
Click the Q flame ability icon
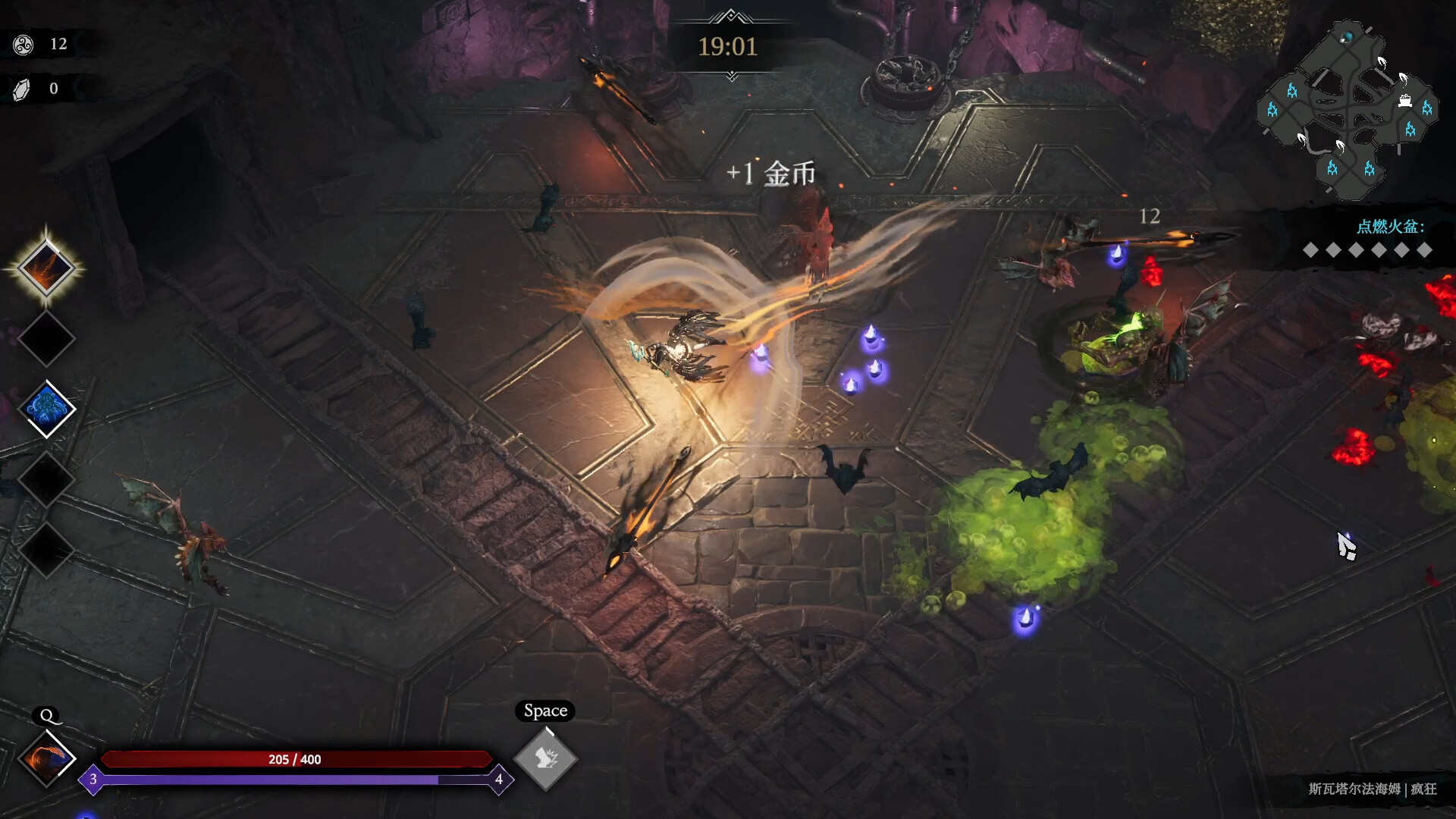pyautogui.click(x=47, y=757)
